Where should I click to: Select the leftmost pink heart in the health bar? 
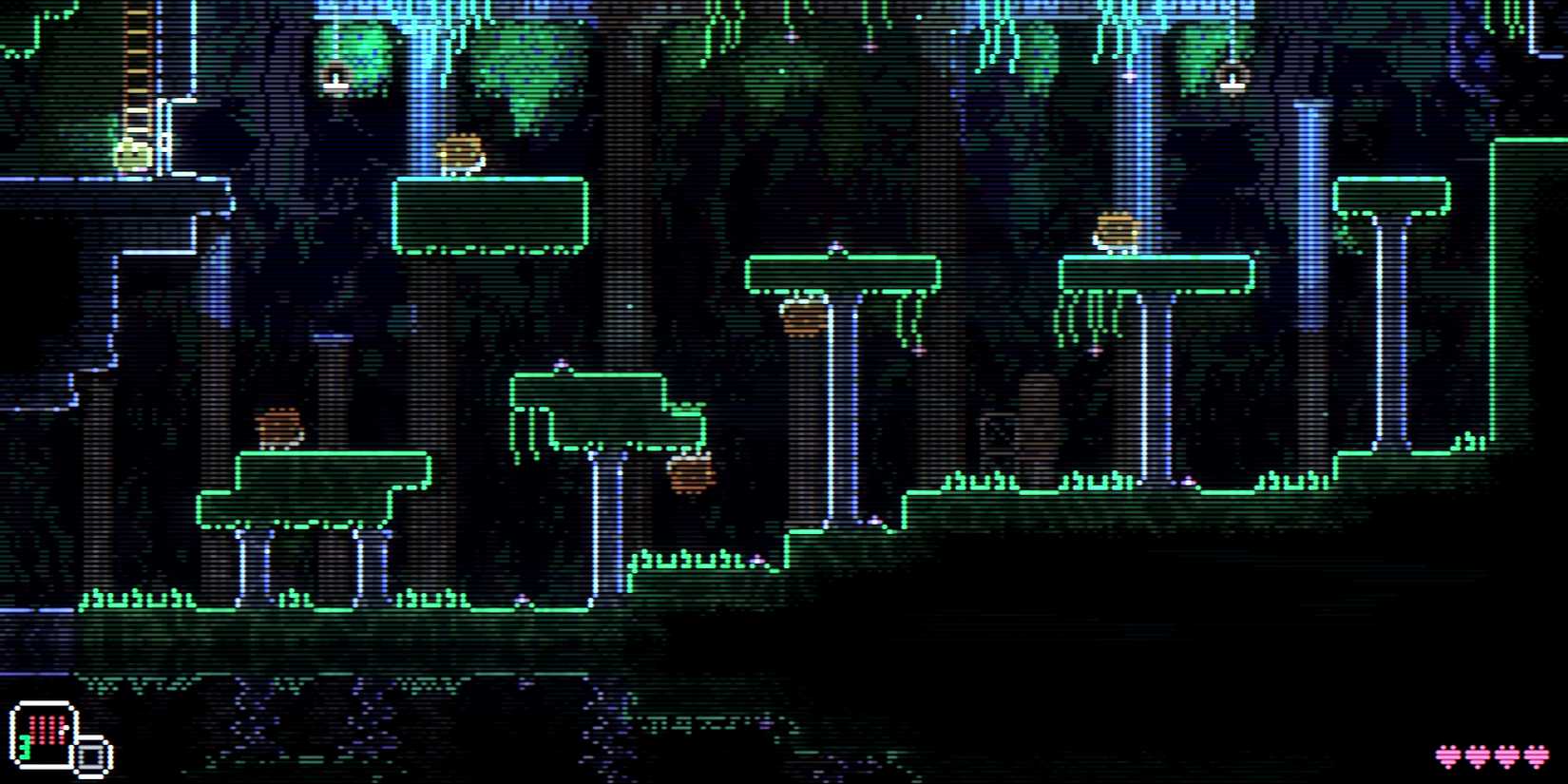[1446, 755]
